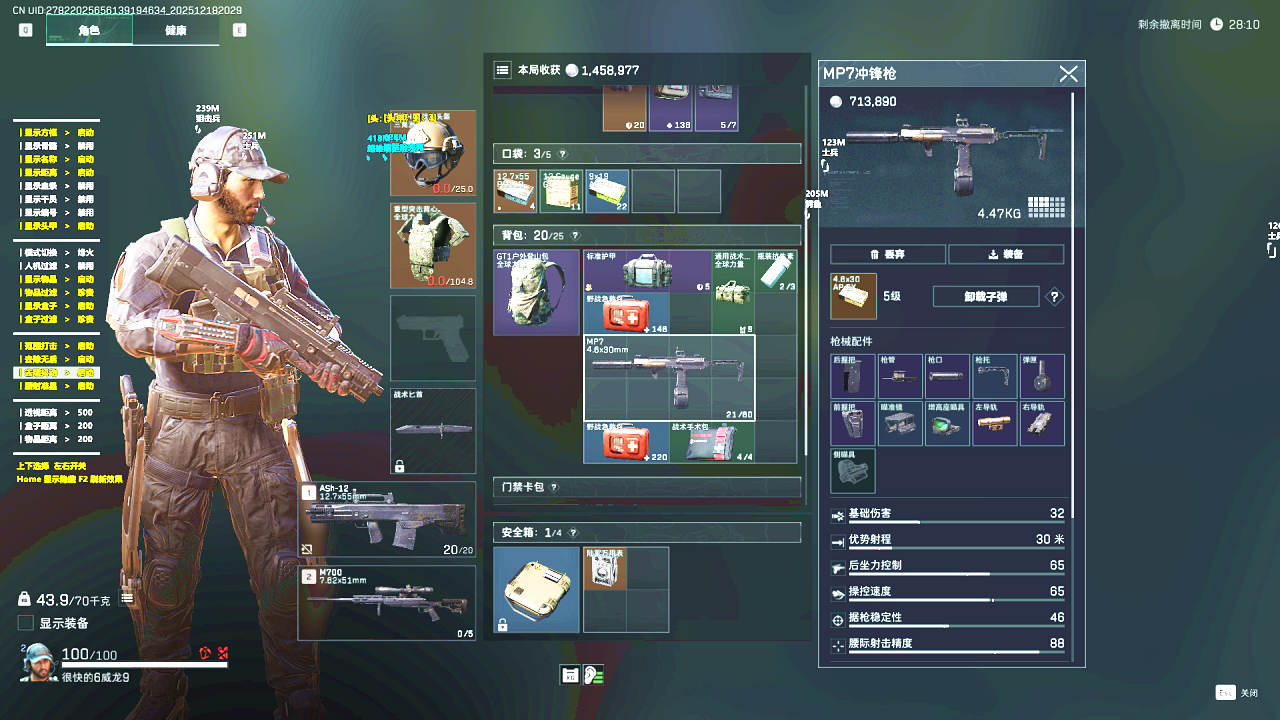The height and width of the screenshot is (720, 1280).
Task: Switch to the 健康 health tab
Action: point(175,30)
